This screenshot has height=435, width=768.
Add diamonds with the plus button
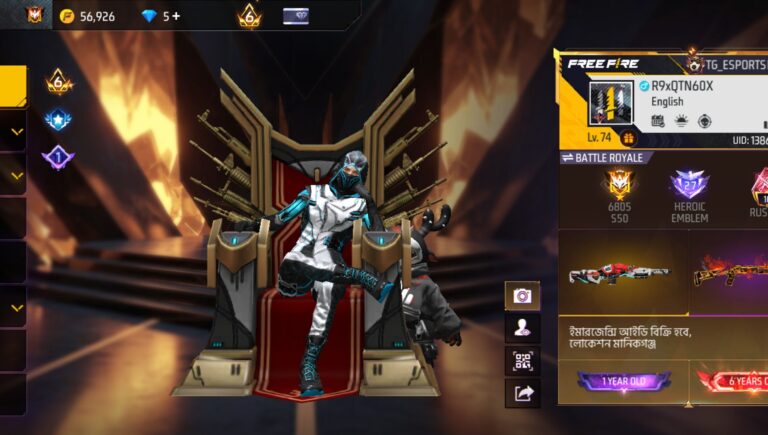(x=177, y=16)
